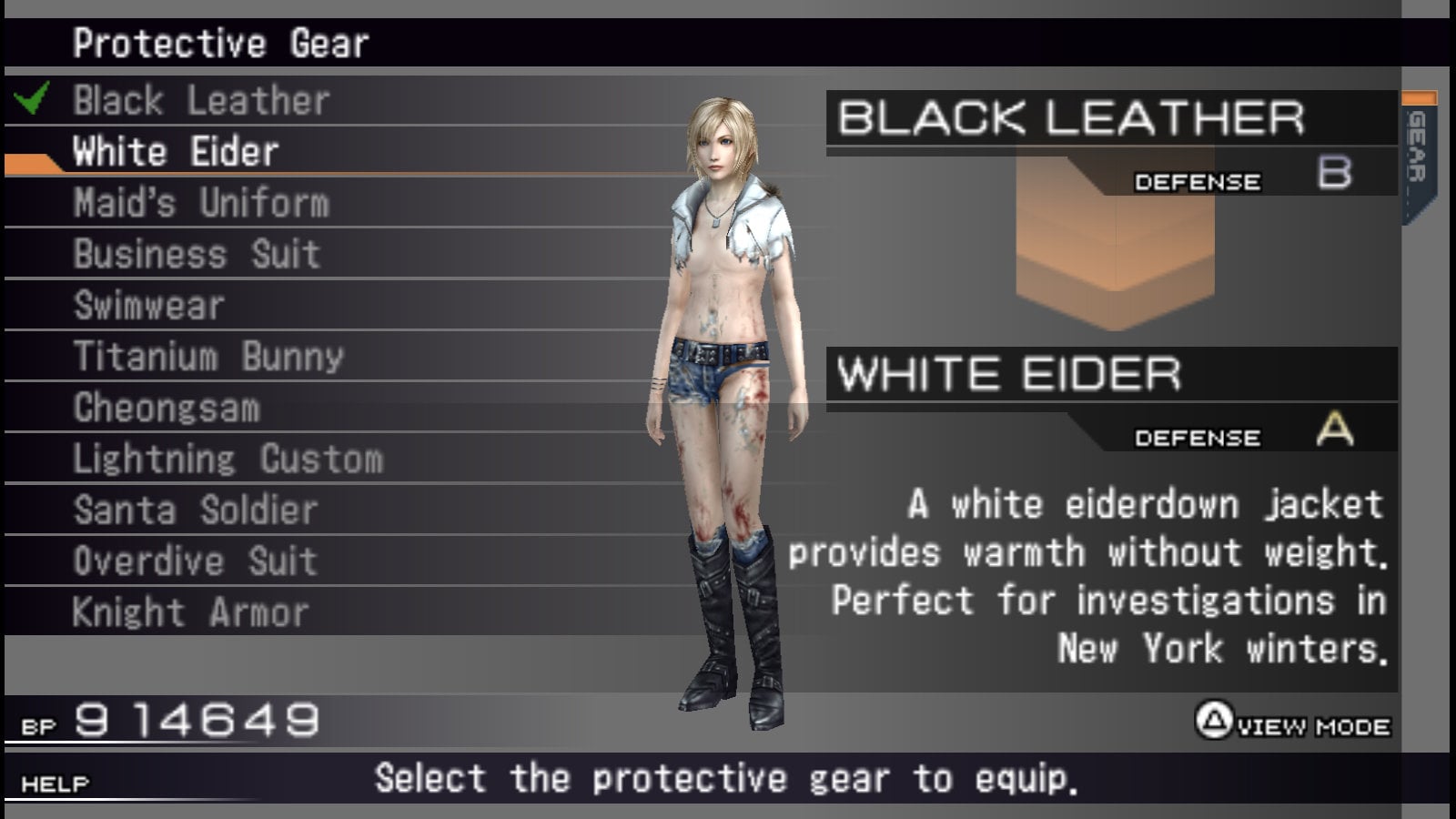Select the Titanium Bunny menu entry
The height and width of the screenshot is (819, 1456).
(x=207, y=355)
